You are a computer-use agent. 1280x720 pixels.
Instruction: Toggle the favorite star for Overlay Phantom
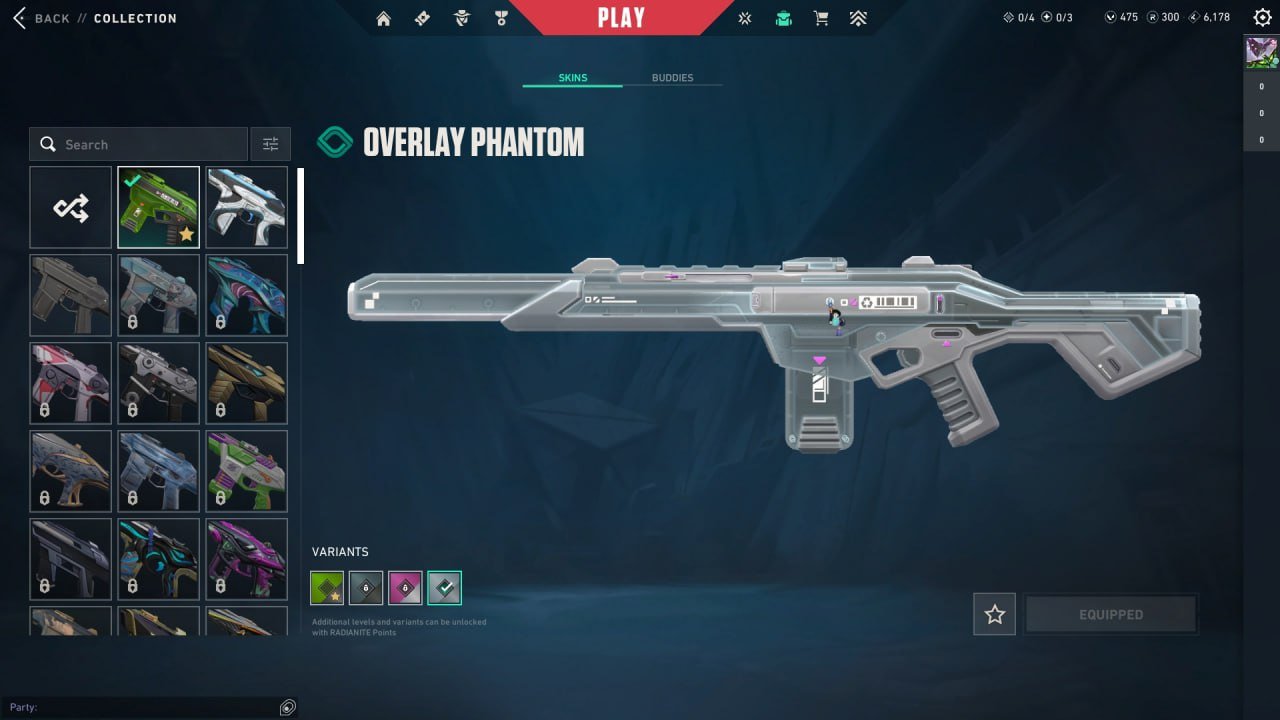click(994, 614)
